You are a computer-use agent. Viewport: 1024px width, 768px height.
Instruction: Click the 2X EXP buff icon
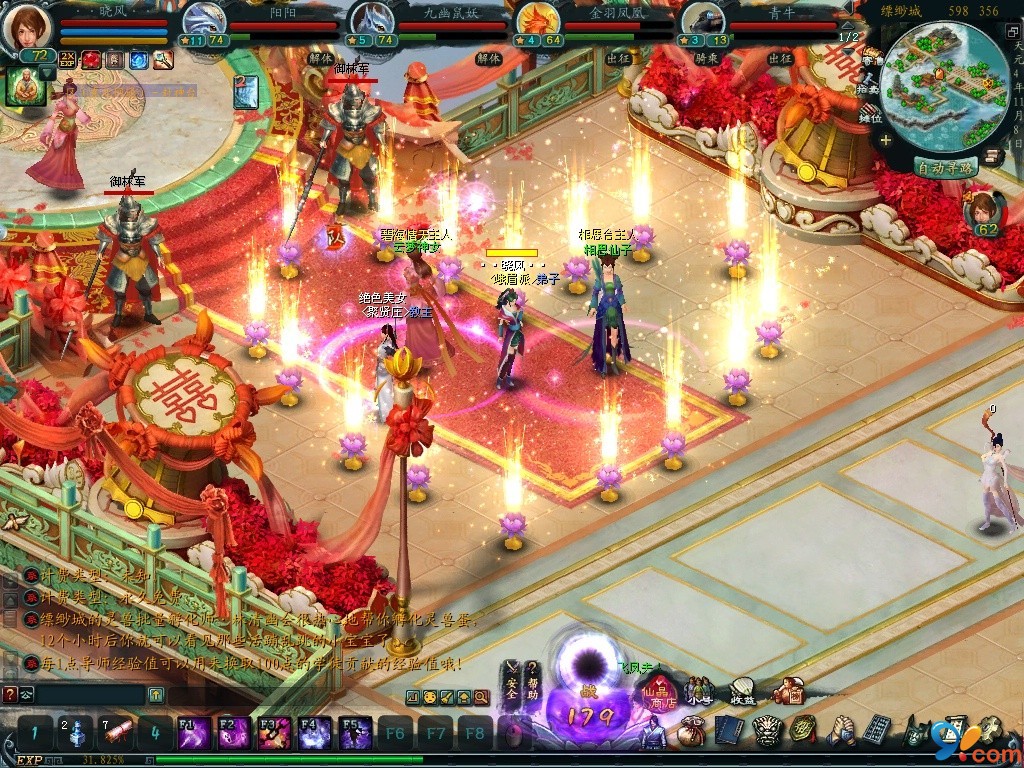point(67,59)
